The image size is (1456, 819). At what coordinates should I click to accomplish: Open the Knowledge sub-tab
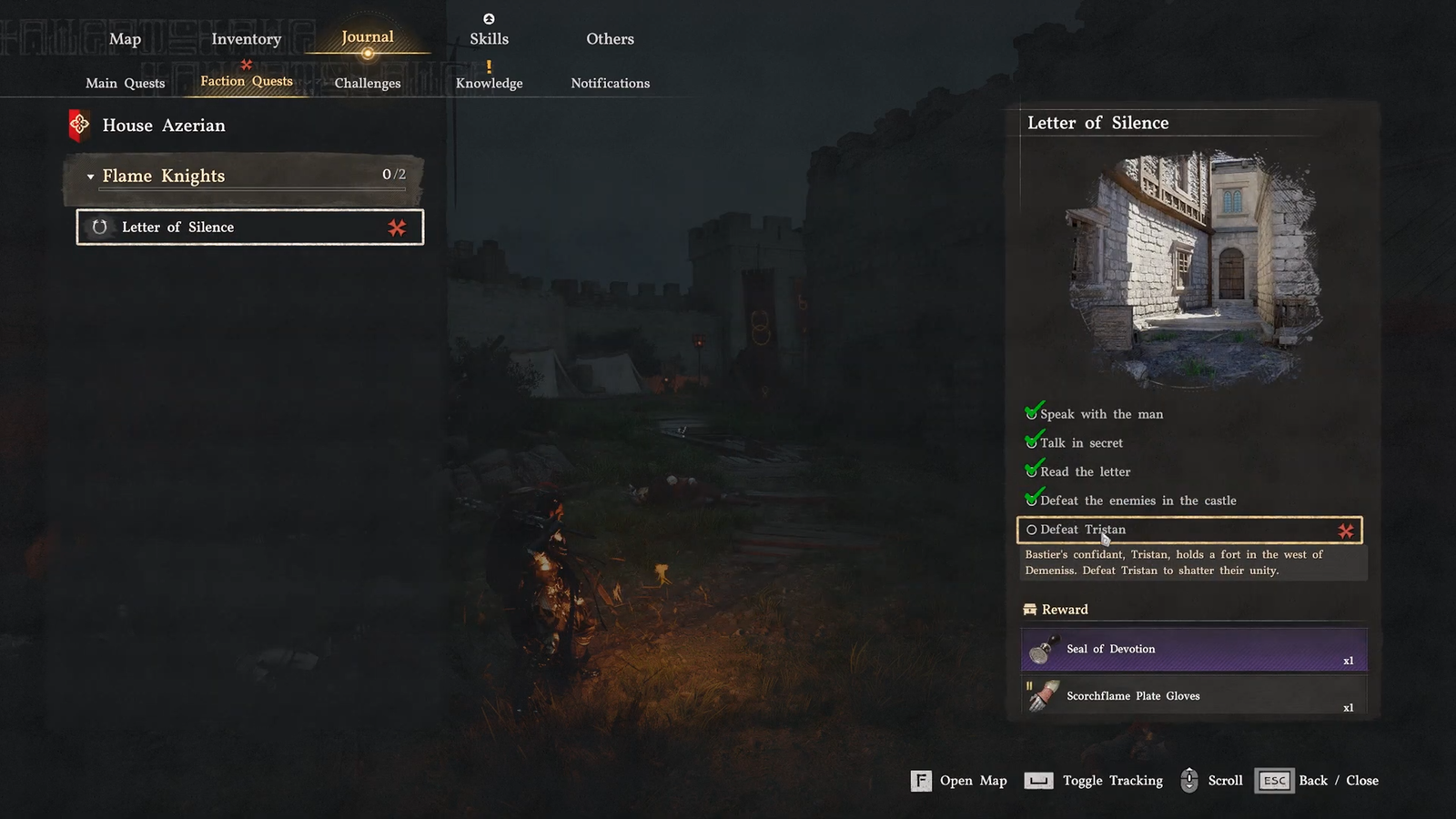(x=489, y=83)
